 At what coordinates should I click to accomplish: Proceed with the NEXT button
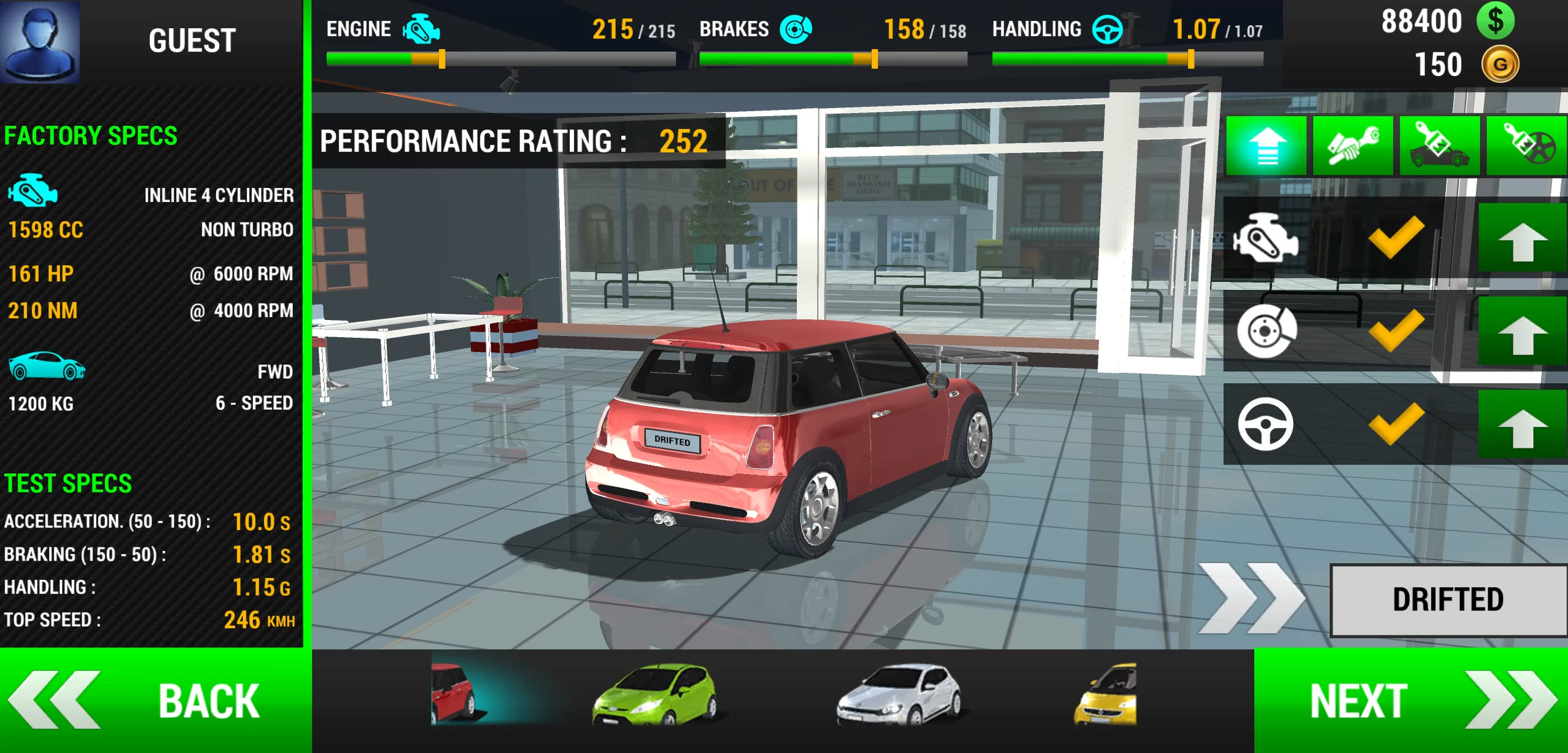click(1410, 700)
